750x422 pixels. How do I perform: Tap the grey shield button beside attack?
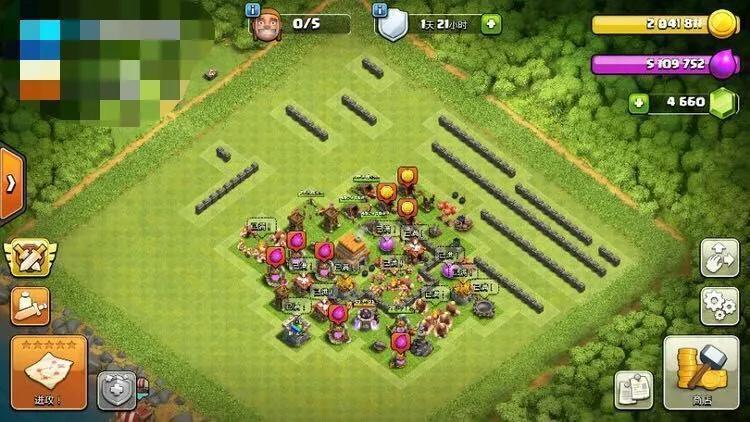click(116, 390)
